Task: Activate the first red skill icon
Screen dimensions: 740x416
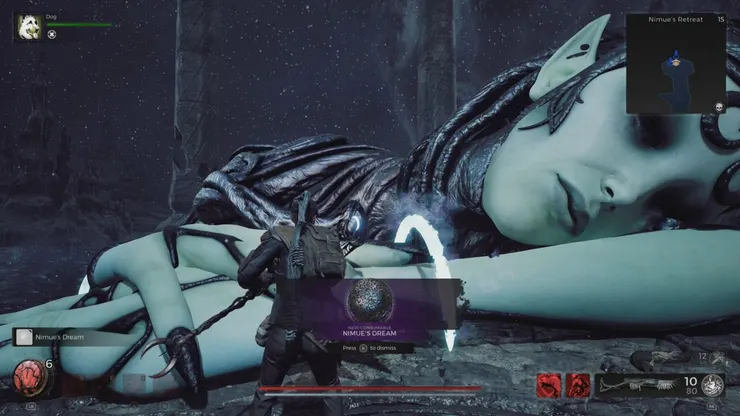Action: tap(549, 385)
